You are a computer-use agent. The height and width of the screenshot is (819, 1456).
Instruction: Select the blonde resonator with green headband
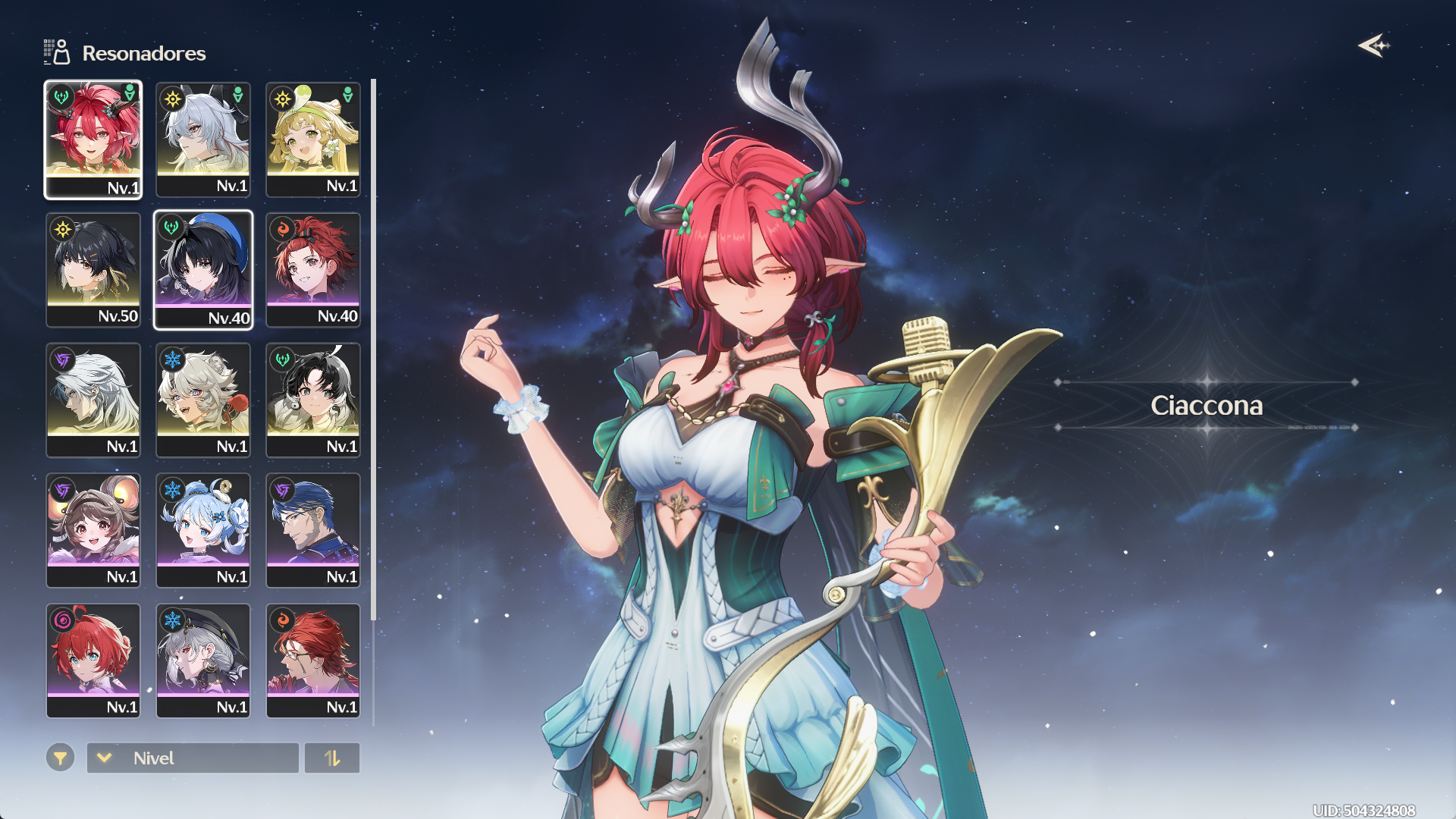[313, 140]
